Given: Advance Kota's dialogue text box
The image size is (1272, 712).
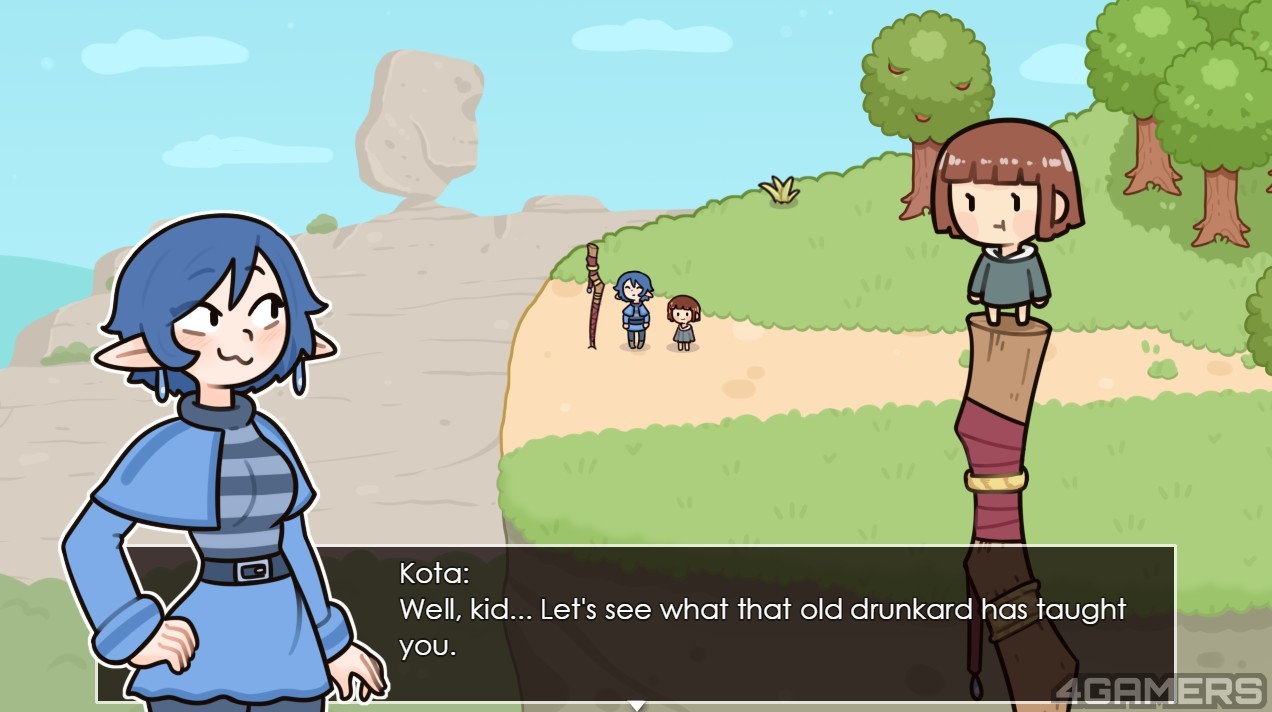Looking at the screenshot, I should pyautogui.click(x=760, y=623).
